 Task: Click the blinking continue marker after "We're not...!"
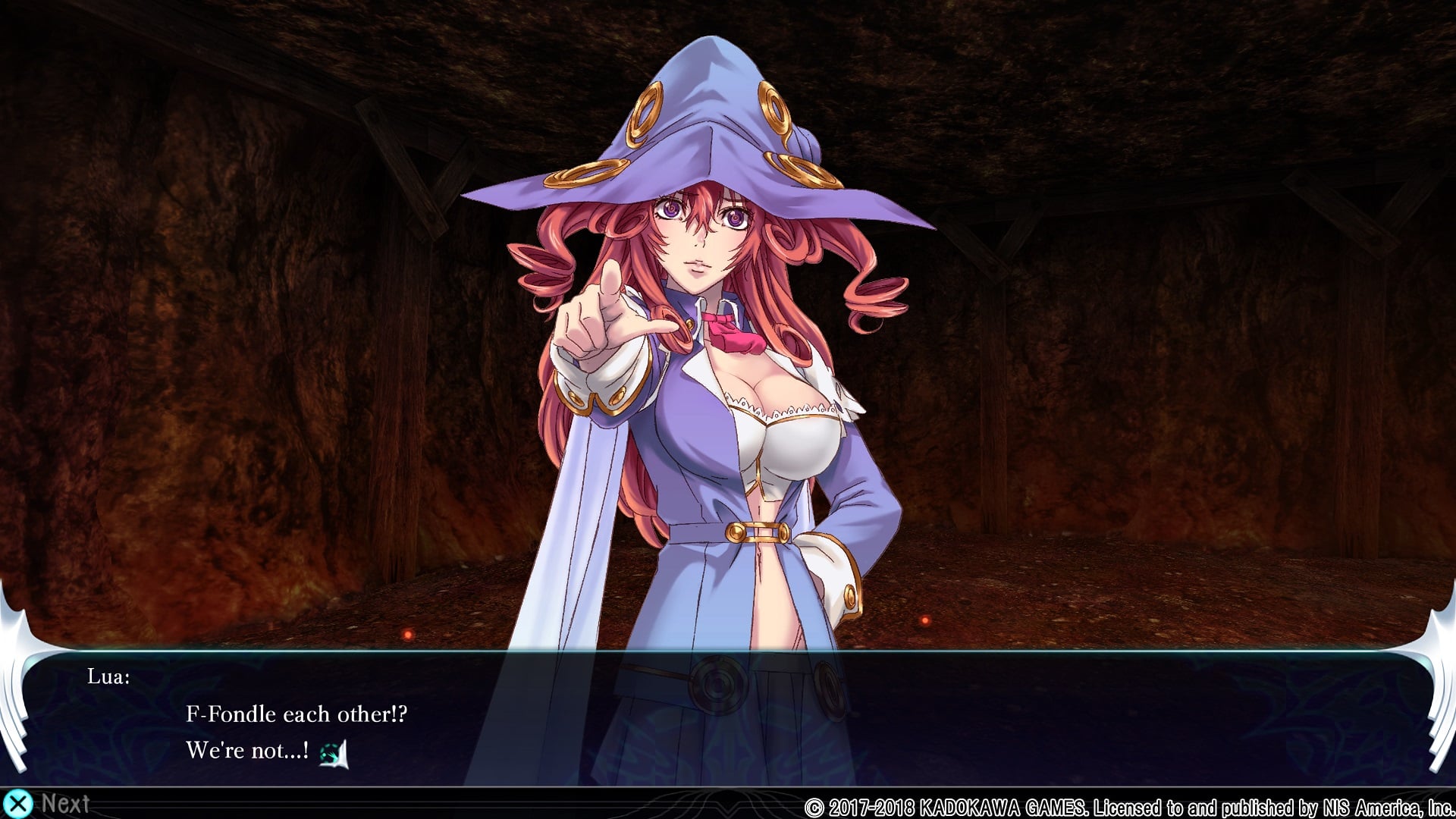tap(333, 753)
